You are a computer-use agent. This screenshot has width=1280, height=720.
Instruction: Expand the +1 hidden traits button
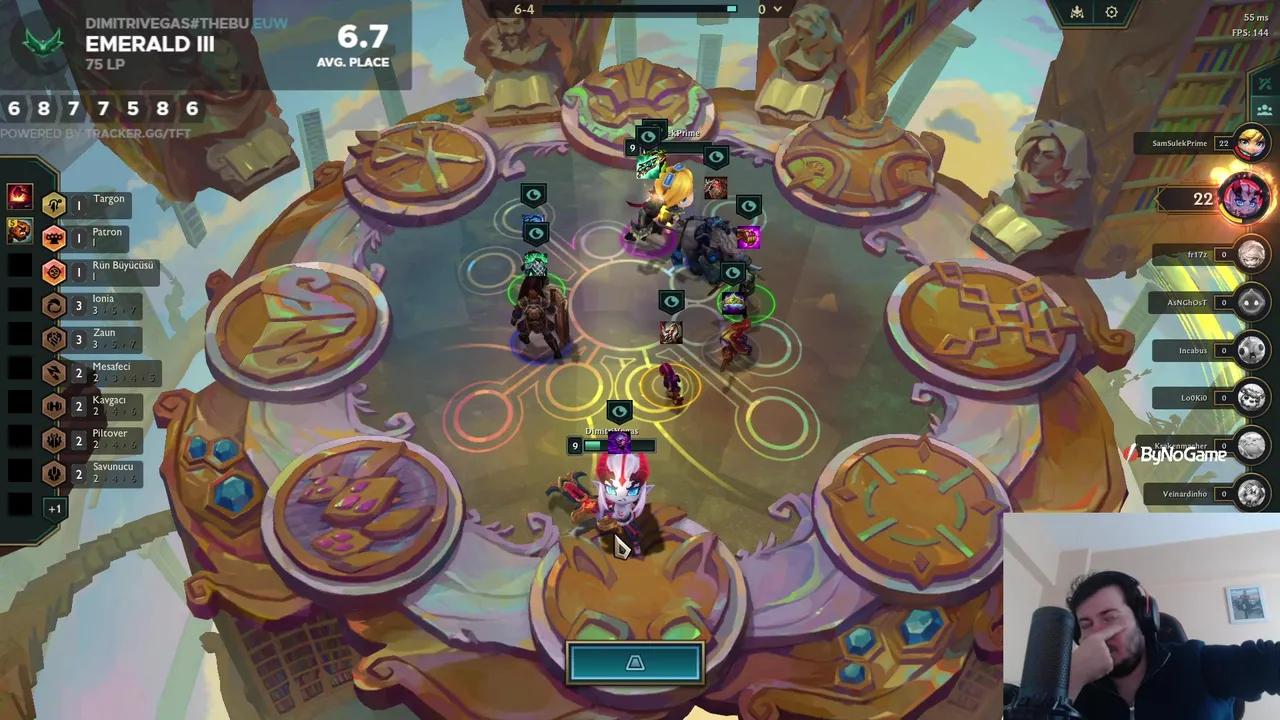pos(54,508)
